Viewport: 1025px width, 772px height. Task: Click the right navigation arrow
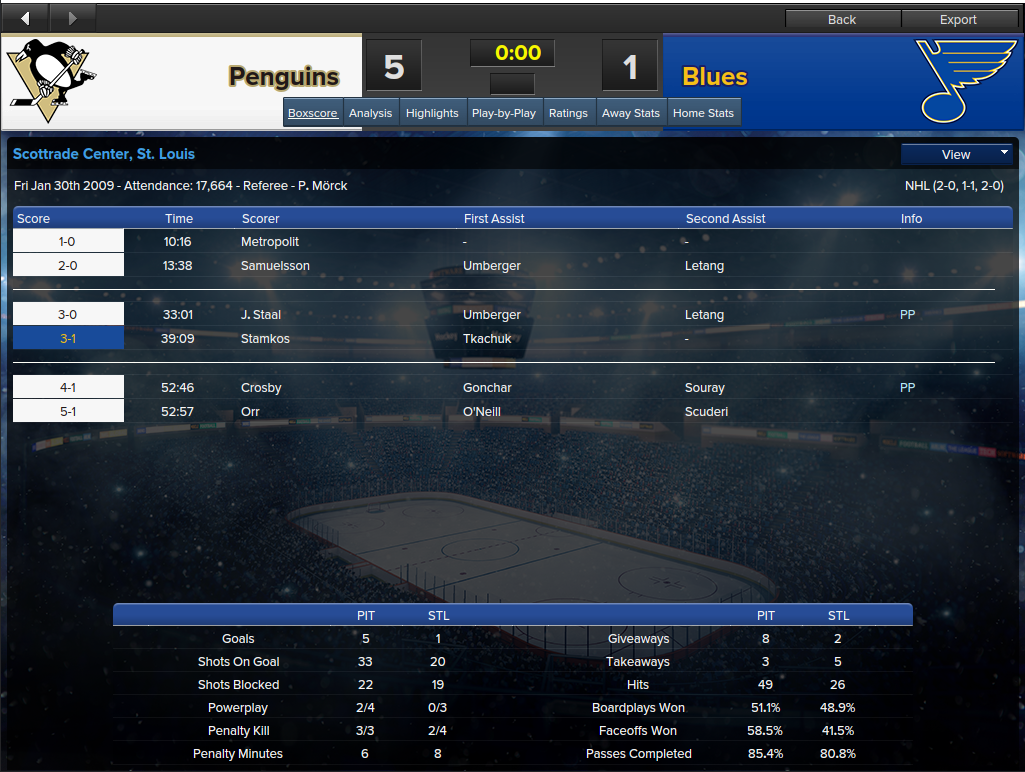coord(72,18)
